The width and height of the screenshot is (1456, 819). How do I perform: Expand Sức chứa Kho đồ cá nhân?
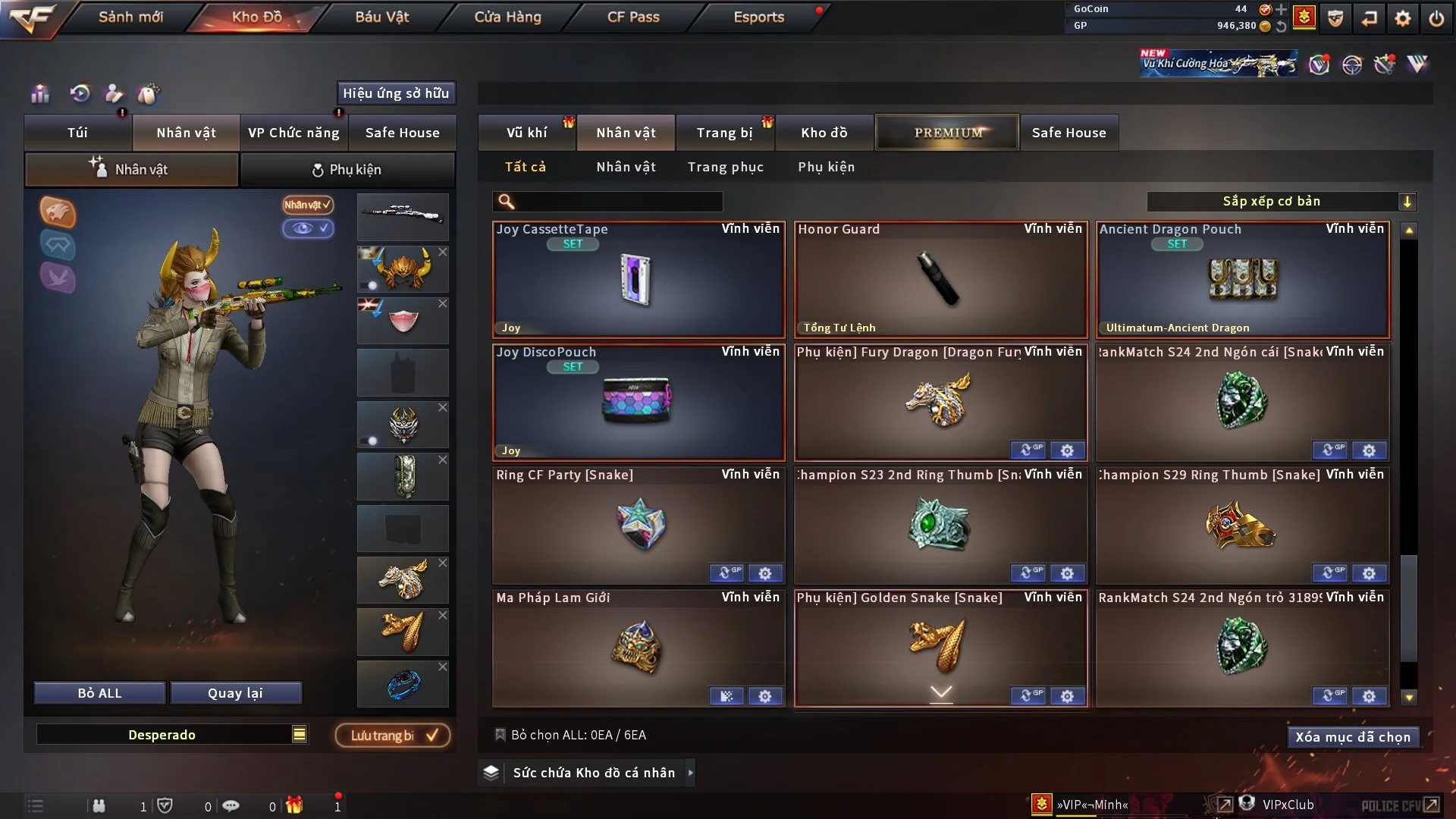[690, 773]
